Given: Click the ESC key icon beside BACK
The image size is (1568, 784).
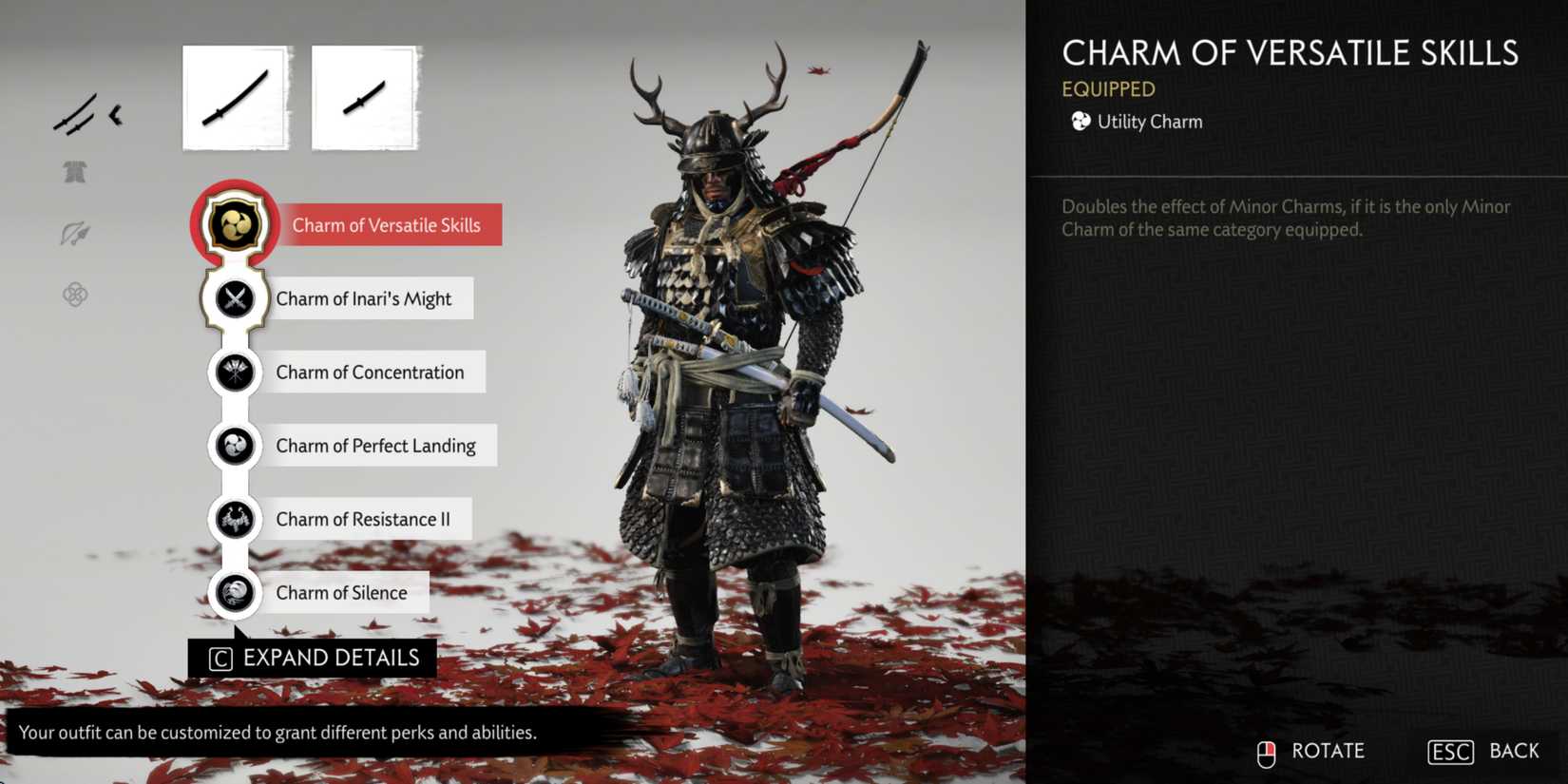Looking at the screenshot, I should click(1449, 751).
